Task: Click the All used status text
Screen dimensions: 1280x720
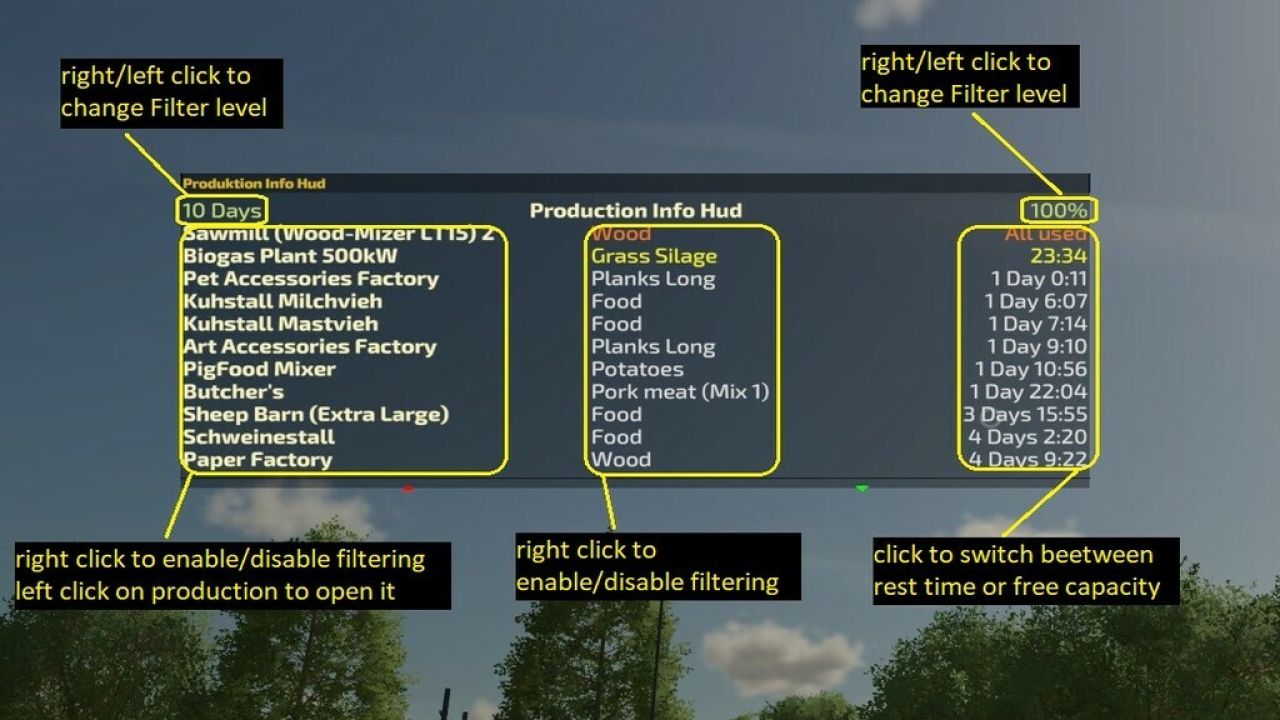Action: [x=1048, y=233]
